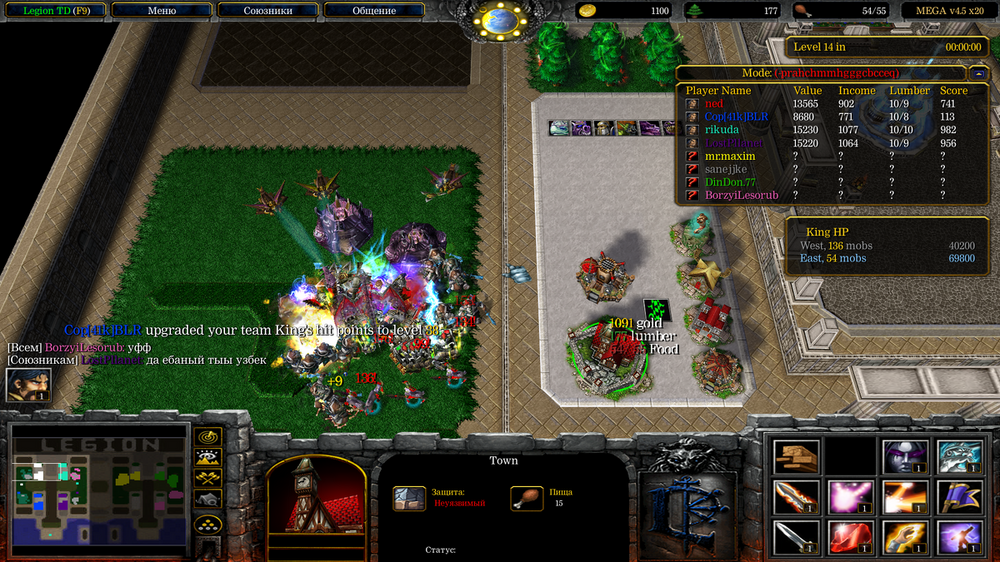Choose the lumber planks command icon
Viewport: 1000px width, 562px height.
click(796, 457)
